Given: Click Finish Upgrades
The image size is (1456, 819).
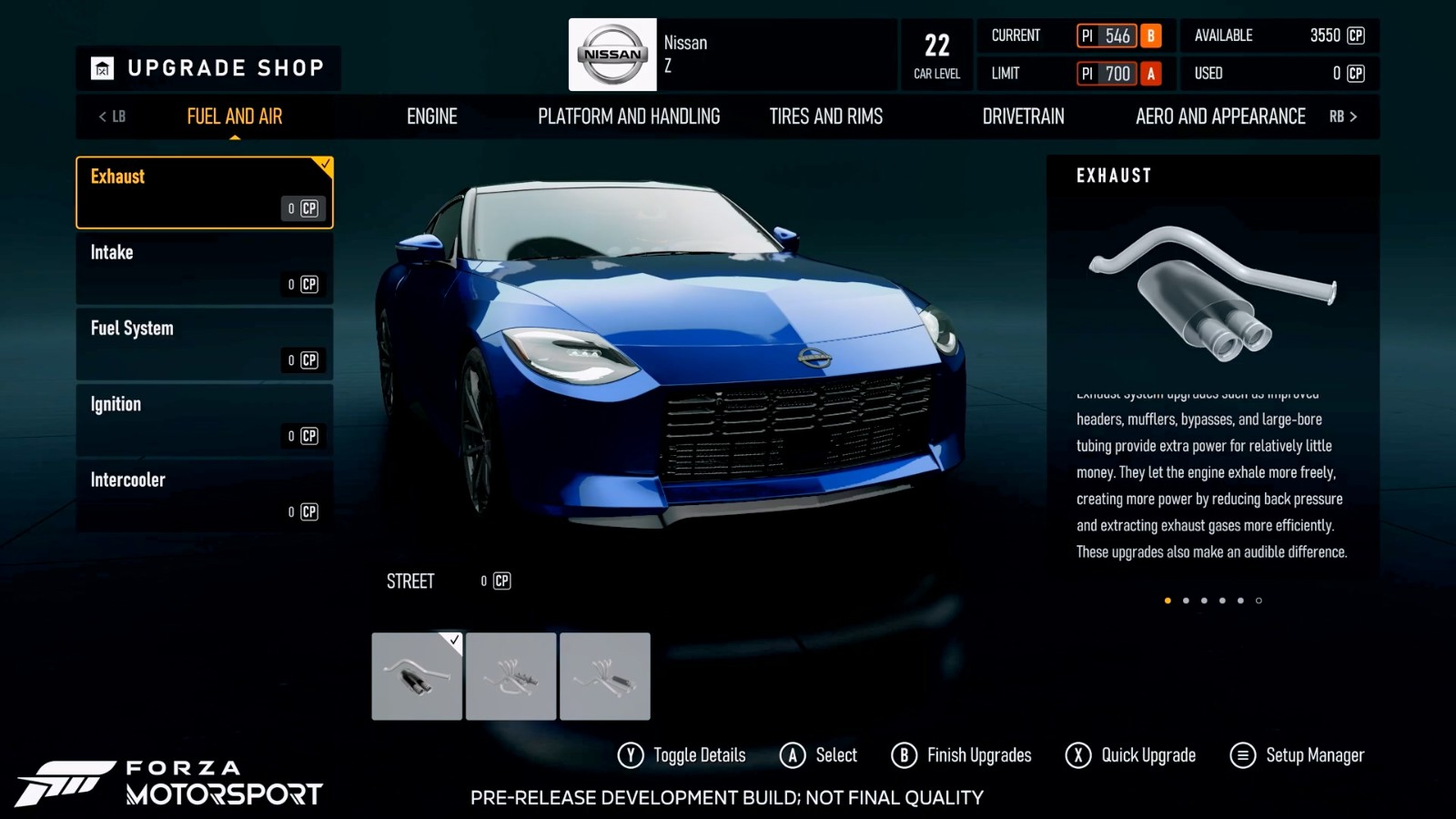Looking at the screenshot, I should 962,755.
